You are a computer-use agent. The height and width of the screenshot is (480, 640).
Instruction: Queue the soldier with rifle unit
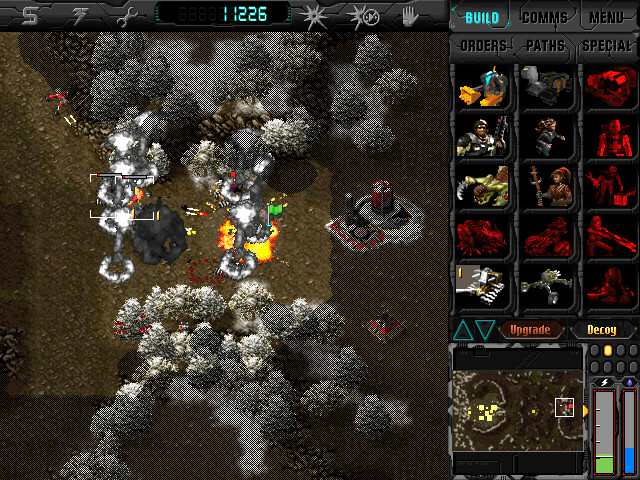[482, 137]
